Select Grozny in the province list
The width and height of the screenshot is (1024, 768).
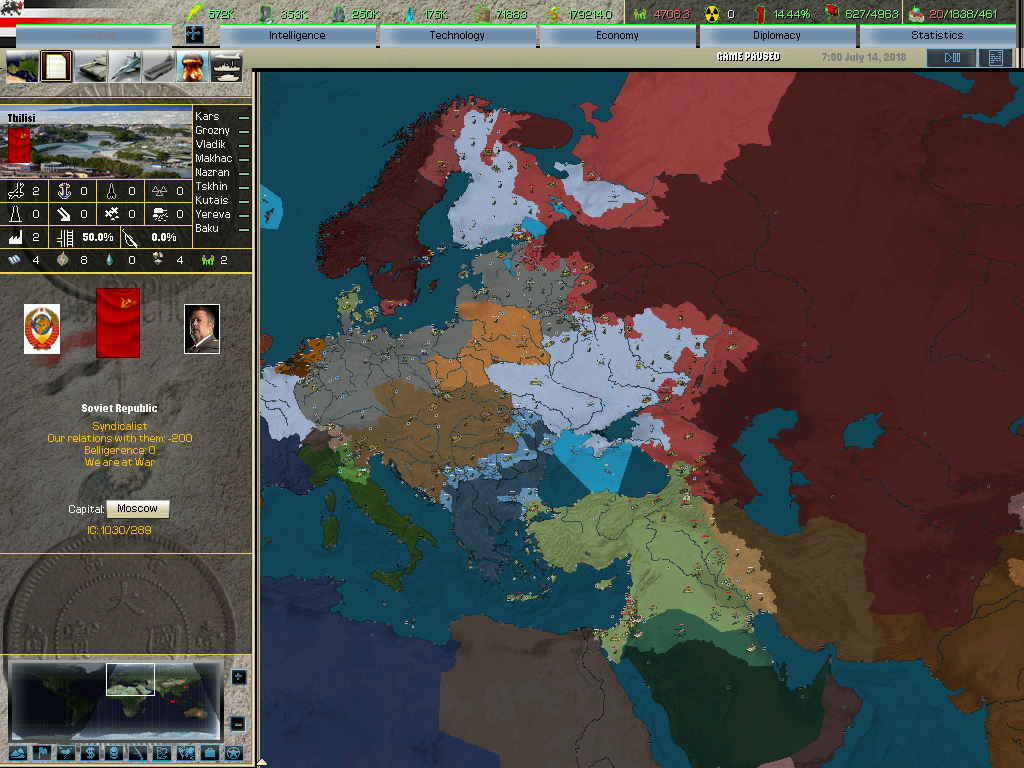(212, 131)
